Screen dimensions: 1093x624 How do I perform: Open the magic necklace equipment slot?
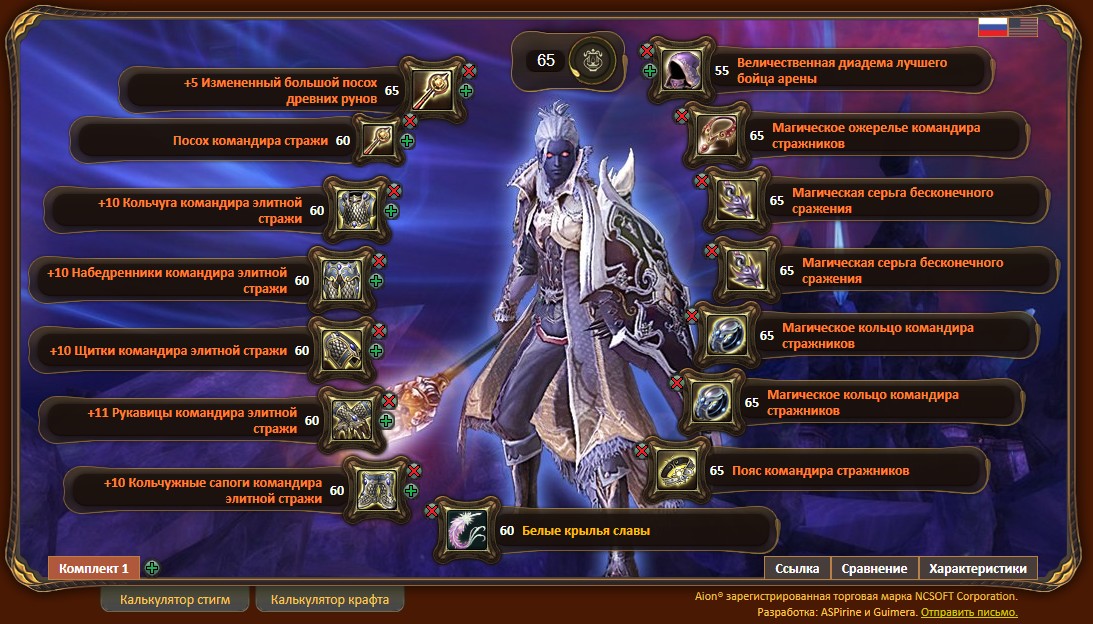(x=718, y=135)
